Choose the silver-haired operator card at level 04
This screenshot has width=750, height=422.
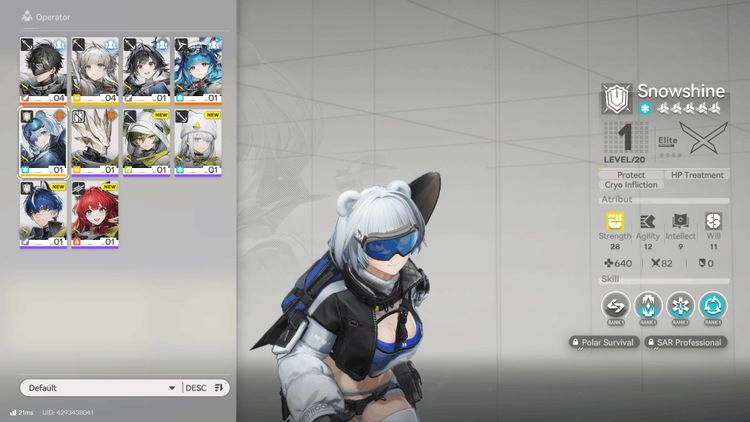click(x=95, y=69)
